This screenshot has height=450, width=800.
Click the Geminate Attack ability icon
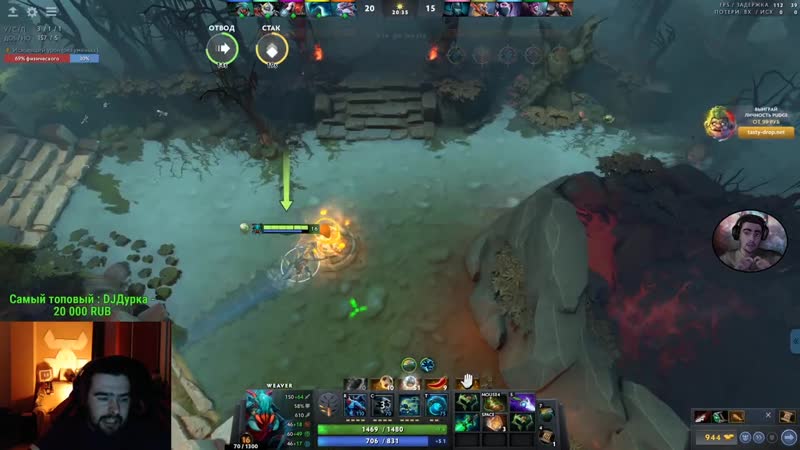point(410,405)
